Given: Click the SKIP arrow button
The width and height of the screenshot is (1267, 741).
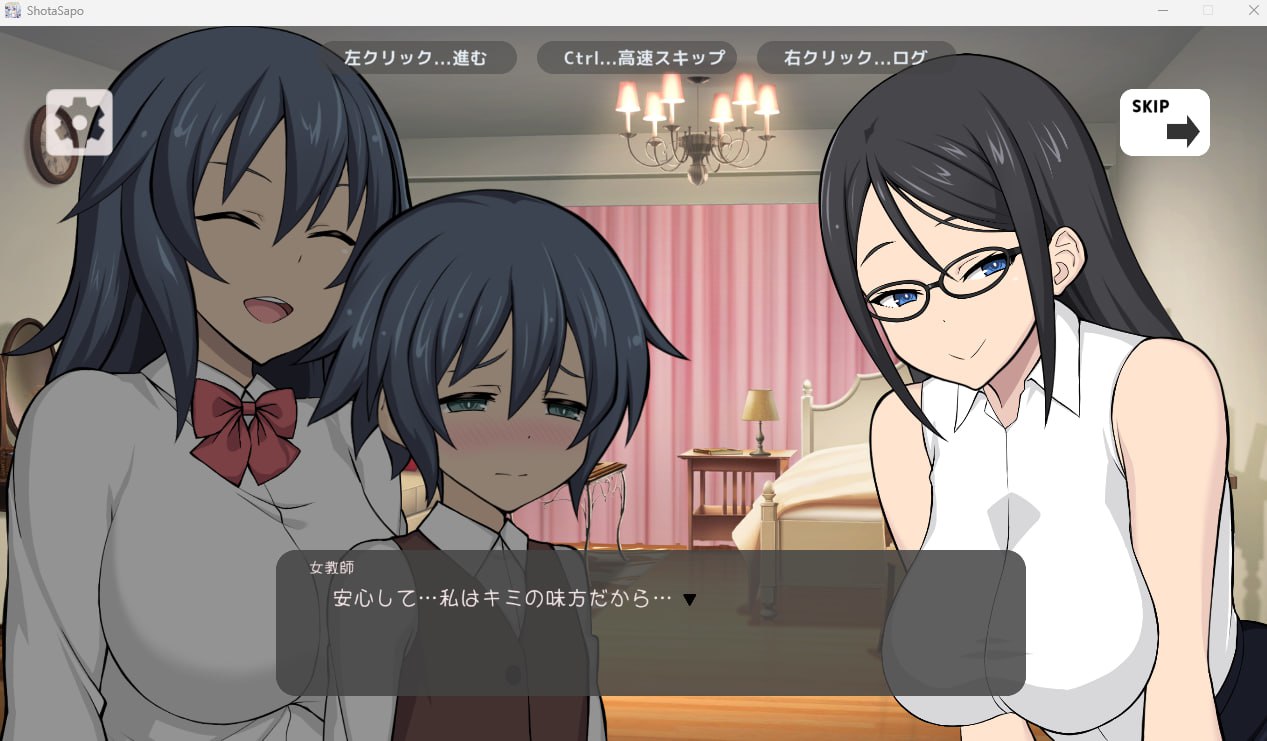Looking at the screenshot, I should 1164,122.
